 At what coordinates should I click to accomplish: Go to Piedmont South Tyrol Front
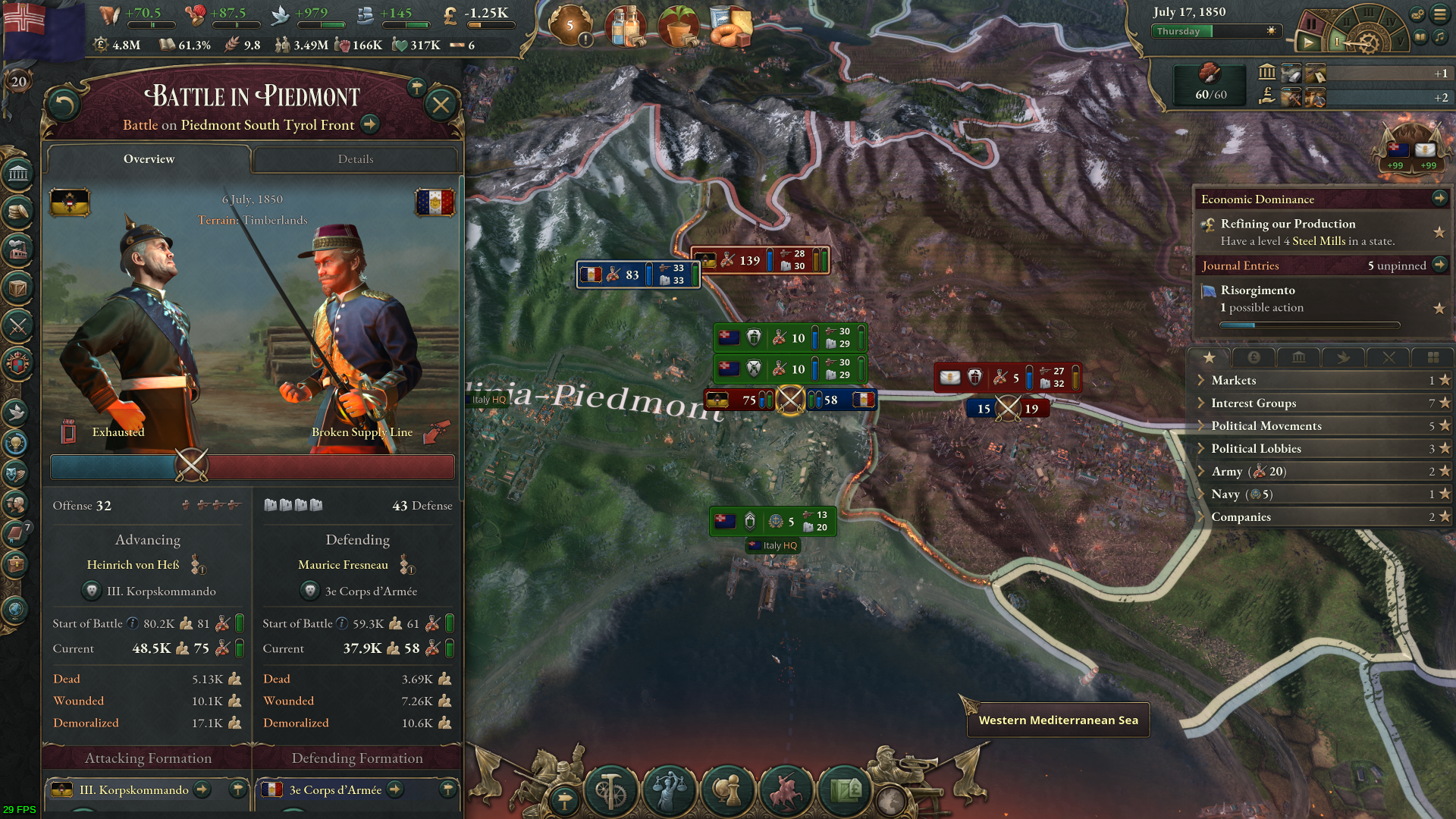[370, 124]
